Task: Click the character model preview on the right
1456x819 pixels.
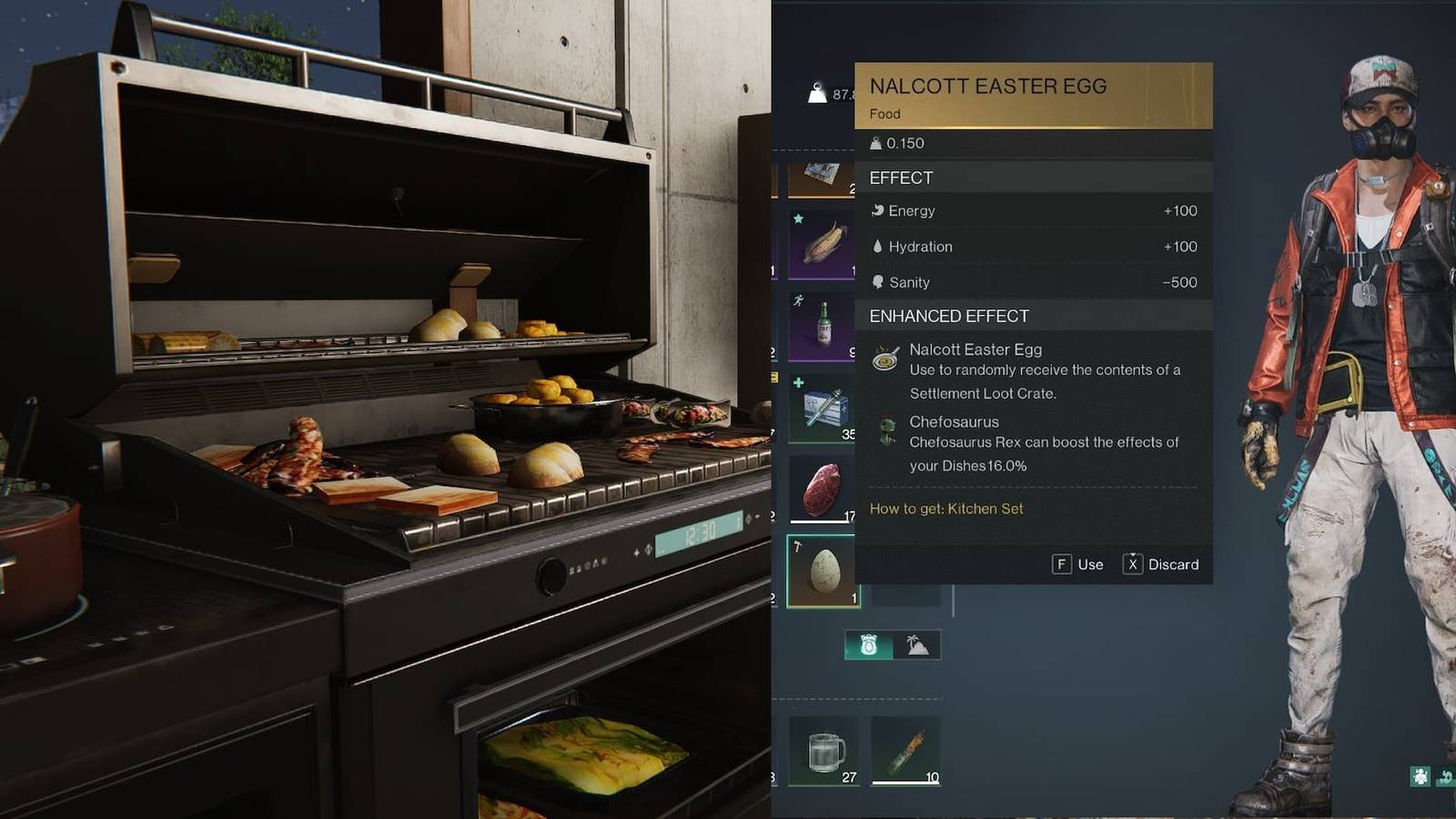Action: coord(1347,409)
